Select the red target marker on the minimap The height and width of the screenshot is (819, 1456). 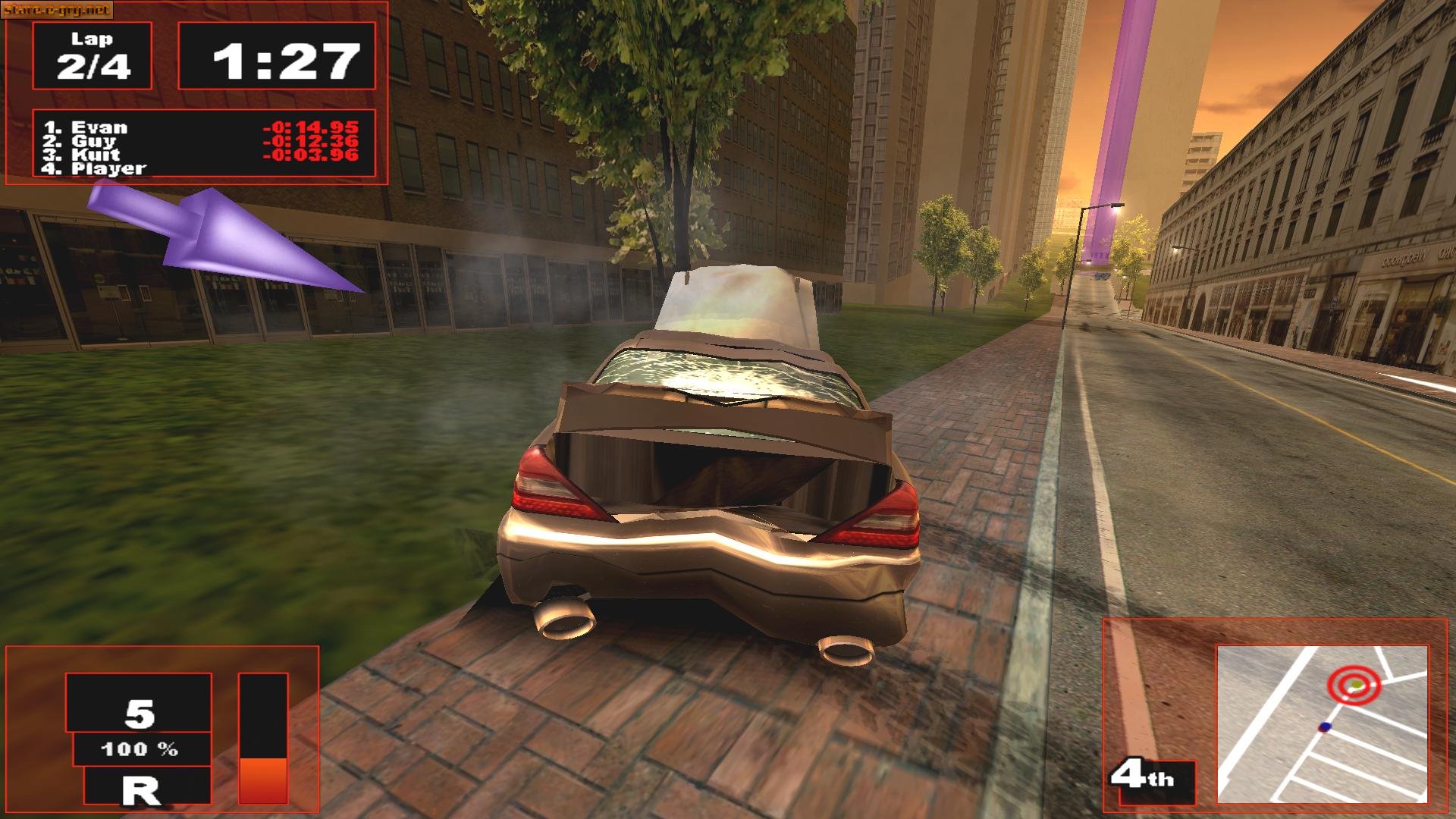pyautogui.click(x=1354, y=686)
